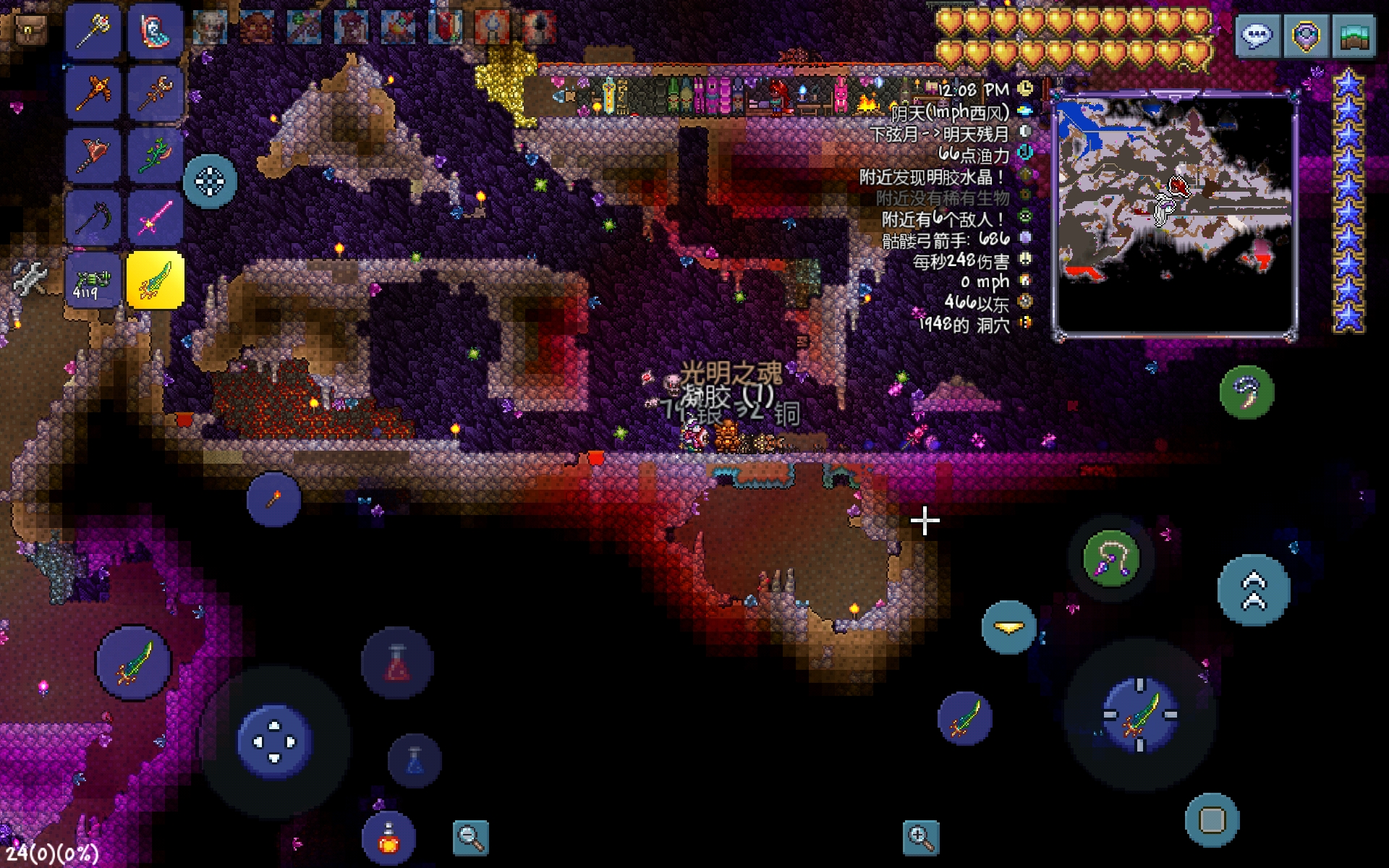
Task: Choose the molten hamaxe hotbar slot
Action: click(x=93, y=93)
